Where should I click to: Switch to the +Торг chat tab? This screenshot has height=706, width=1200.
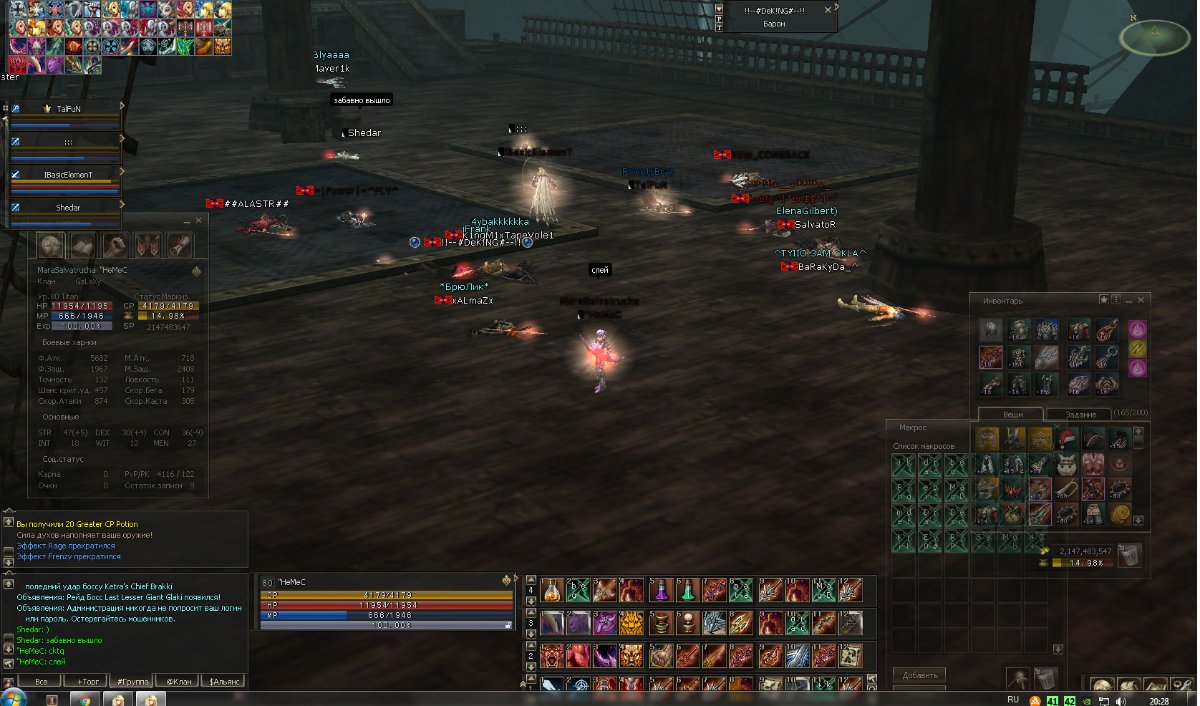tap(85, 681)
